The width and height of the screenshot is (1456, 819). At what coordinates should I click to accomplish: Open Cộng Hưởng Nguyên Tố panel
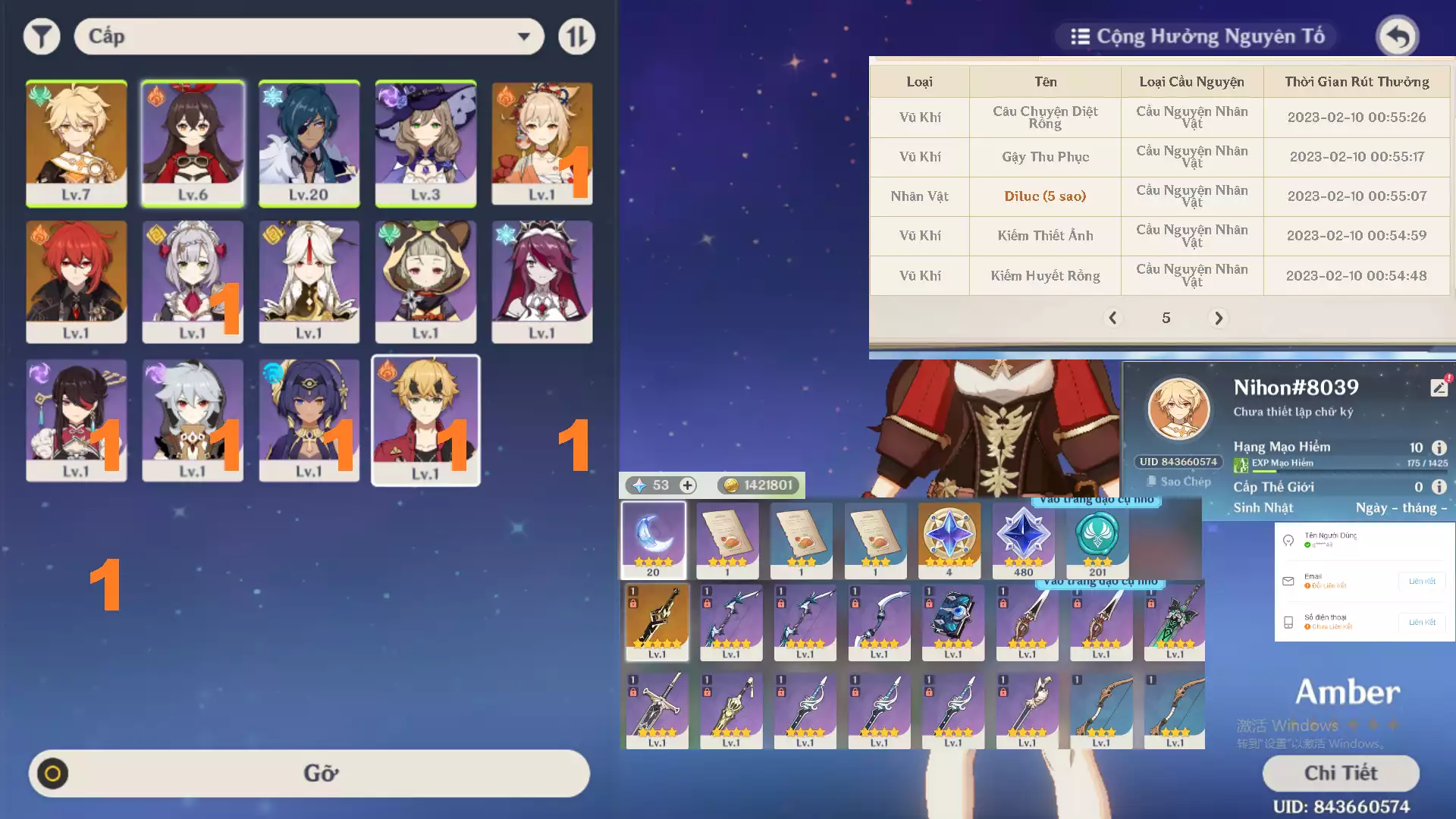pos(1197,36)
